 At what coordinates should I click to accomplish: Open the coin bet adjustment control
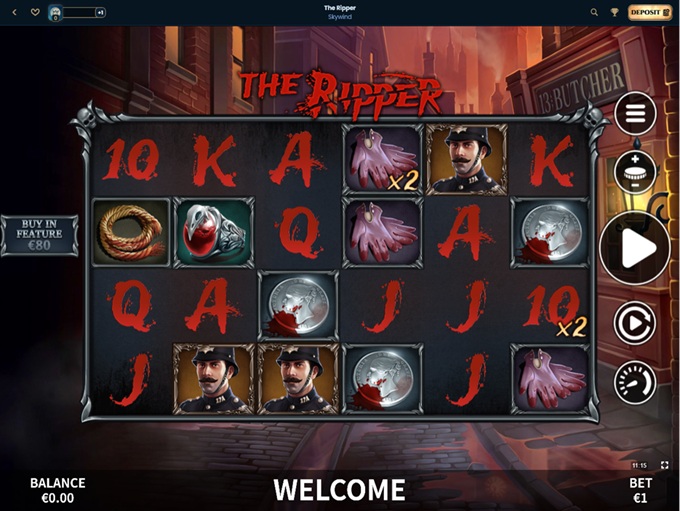pyautogui.click(x=635, y=171)
